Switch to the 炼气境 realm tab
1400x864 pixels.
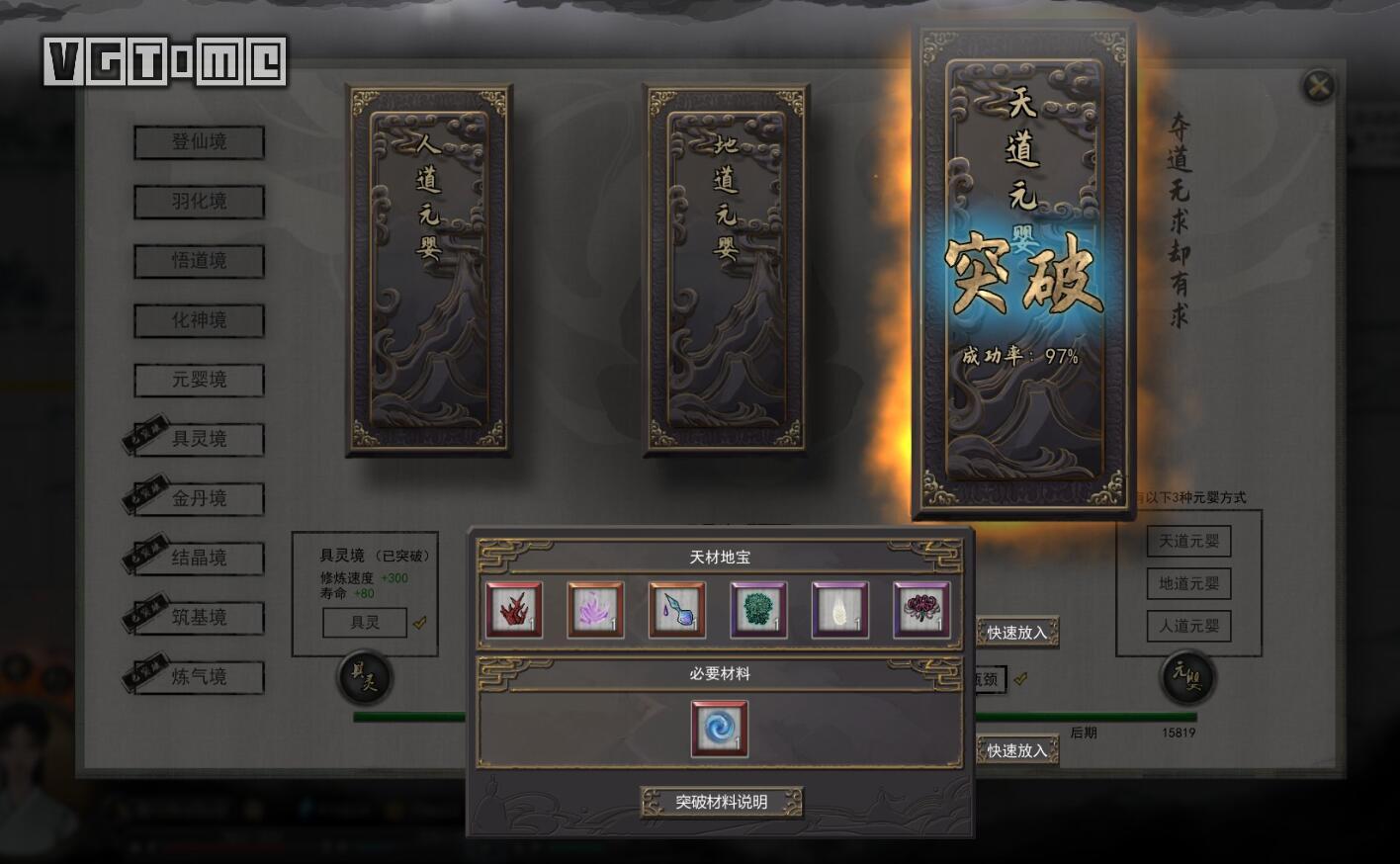pyautogui.click(x=199, y=676)
